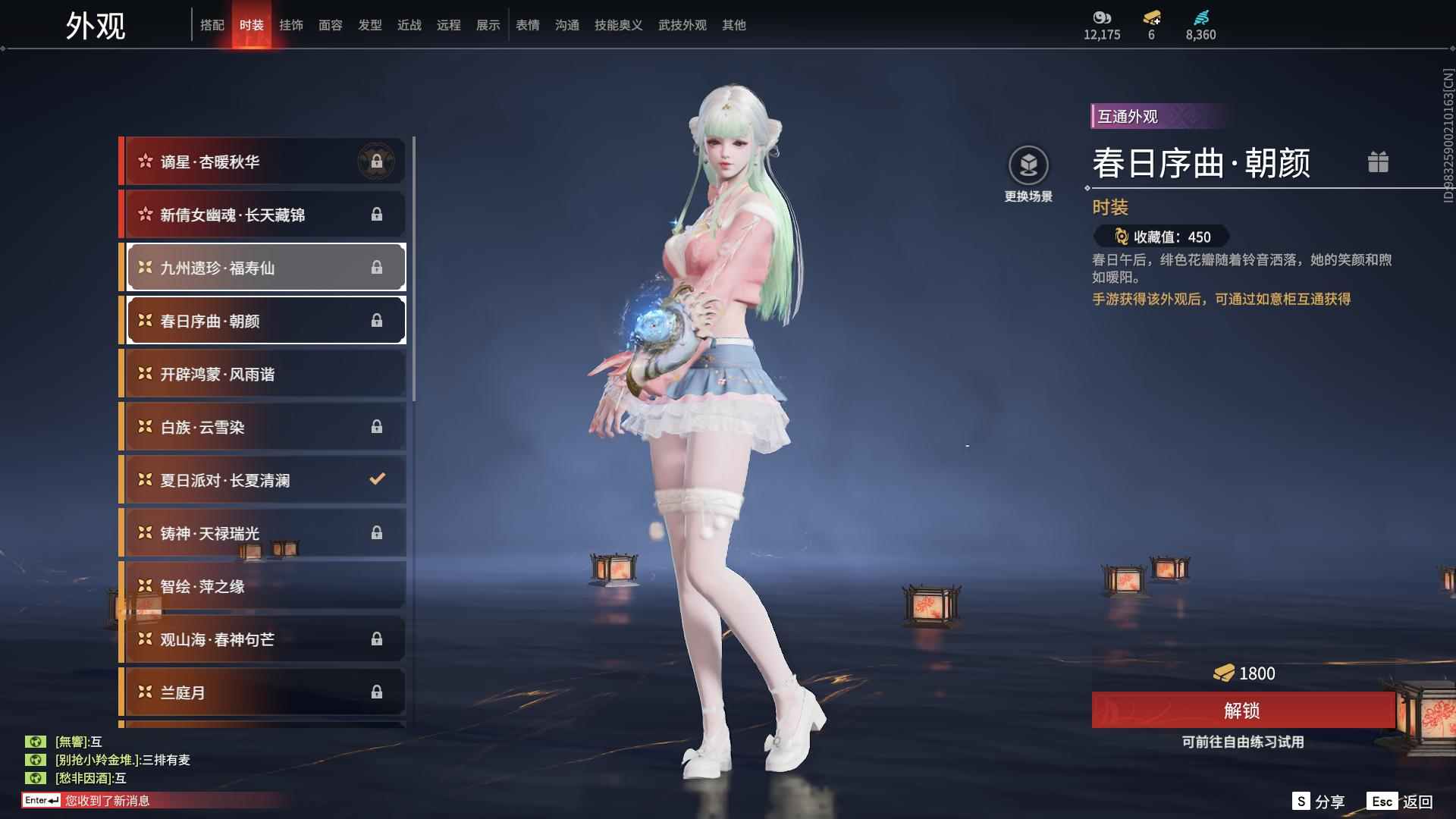Viewport: 1456px width, 819px height.
Task: Switch to the 挂饰 tab
Action: 291,24
